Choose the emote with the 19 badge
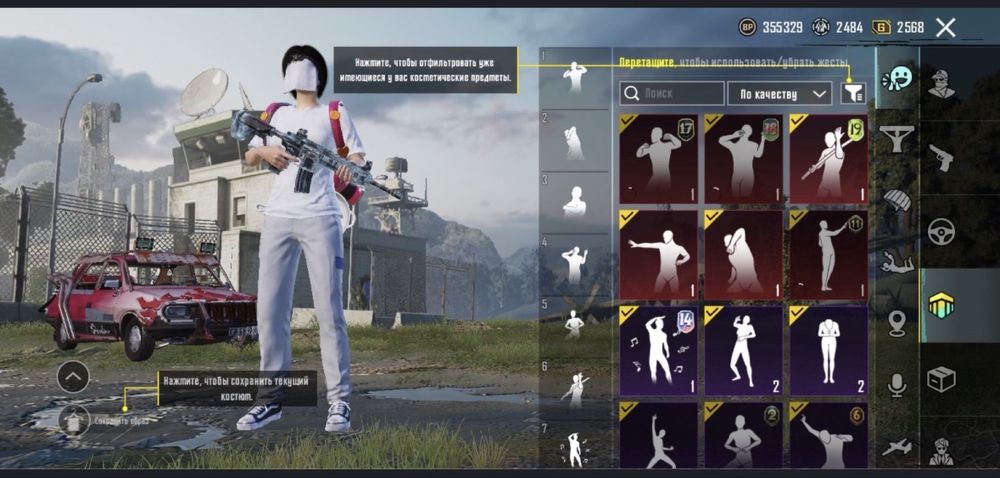 (828, 158)
